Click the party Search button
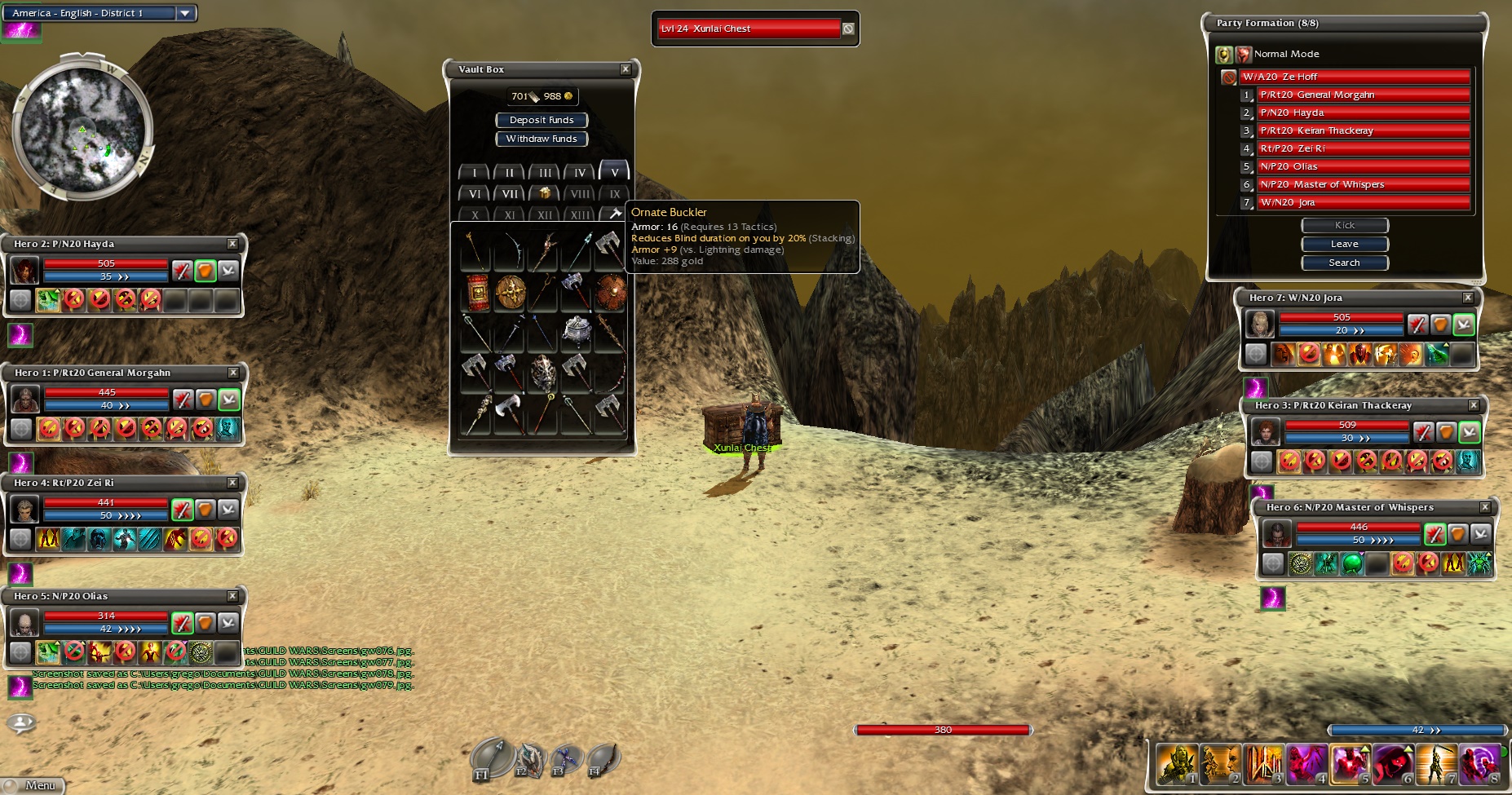The width and height of the screenshot is (1512, 795). pyautogui.click(x=1344, y=263)
